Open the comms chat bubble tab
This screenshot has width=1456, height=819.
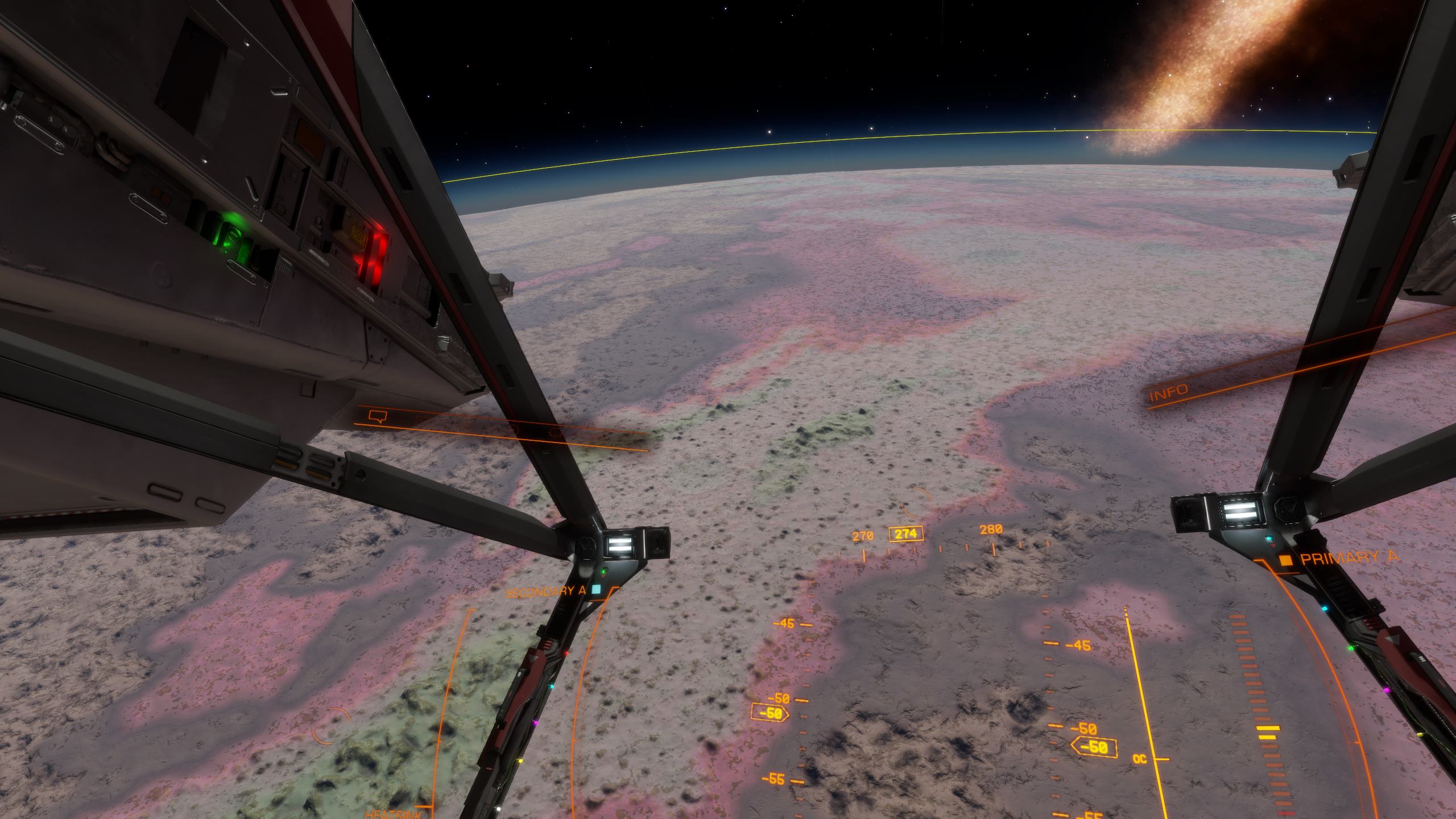click(377, 417)
